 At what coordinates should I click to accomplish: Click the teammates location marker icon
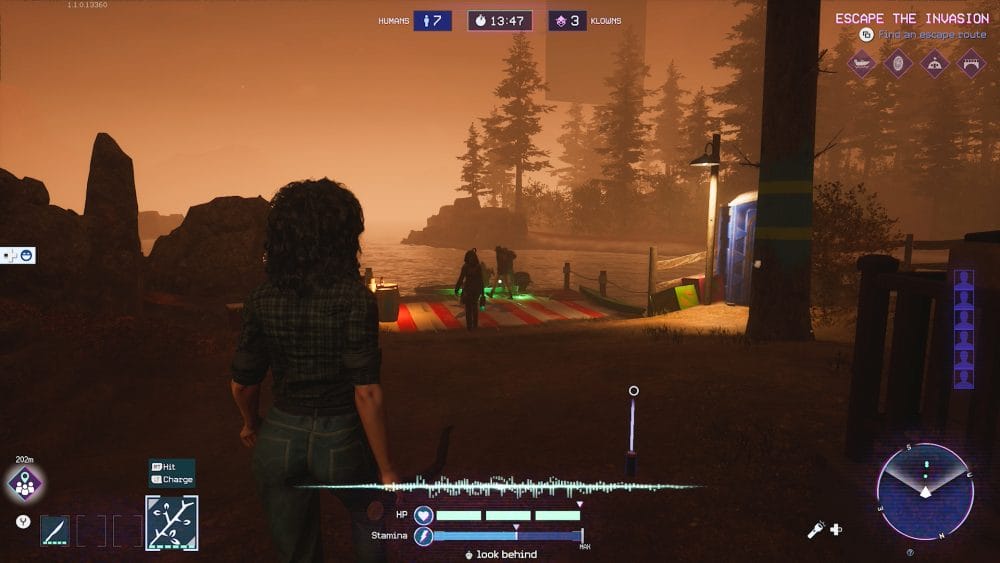[24, 484]
